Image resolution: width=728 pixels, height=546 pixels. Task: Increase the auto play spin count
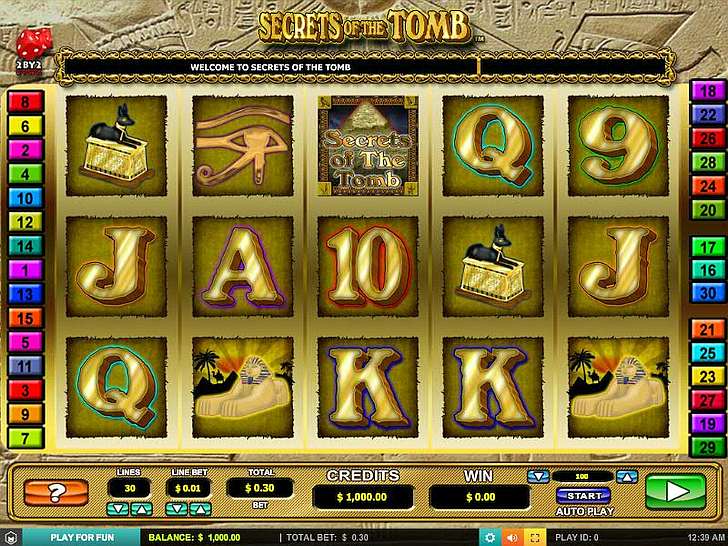[x=627, y=476]
